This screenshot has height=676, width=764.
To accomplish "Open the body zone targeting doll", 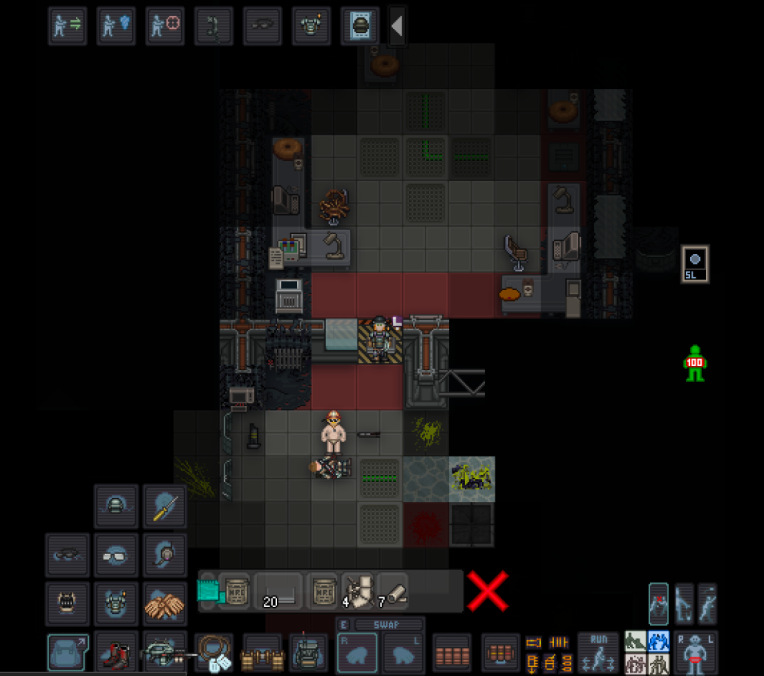I will coord(695,653).
